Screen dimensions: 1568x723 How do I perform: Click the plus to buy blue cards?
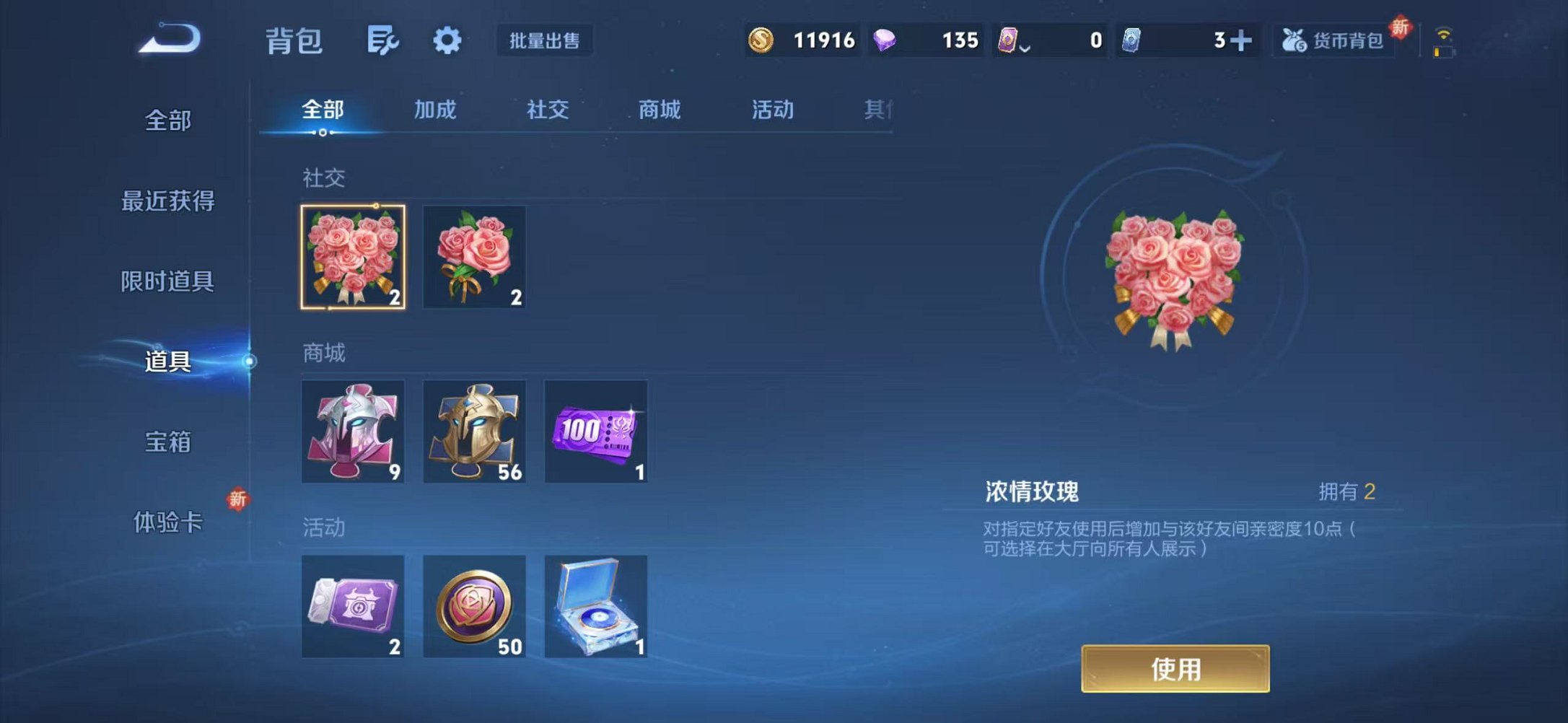pyautogui.click(x=1243, y=41)
